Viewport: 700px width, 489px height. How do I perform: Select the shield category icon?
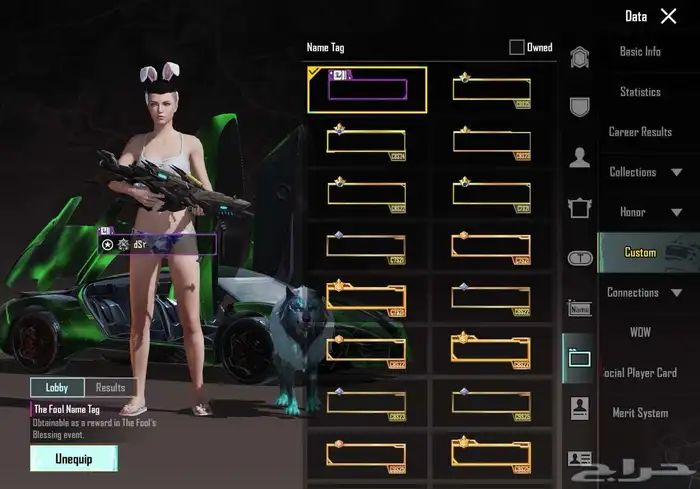coord(579,106)
